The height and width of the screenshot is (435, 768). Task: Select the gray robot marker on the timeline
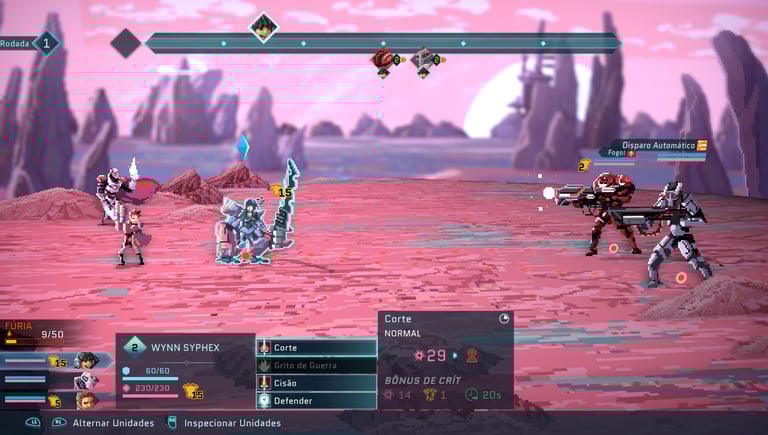pos(424,60)
